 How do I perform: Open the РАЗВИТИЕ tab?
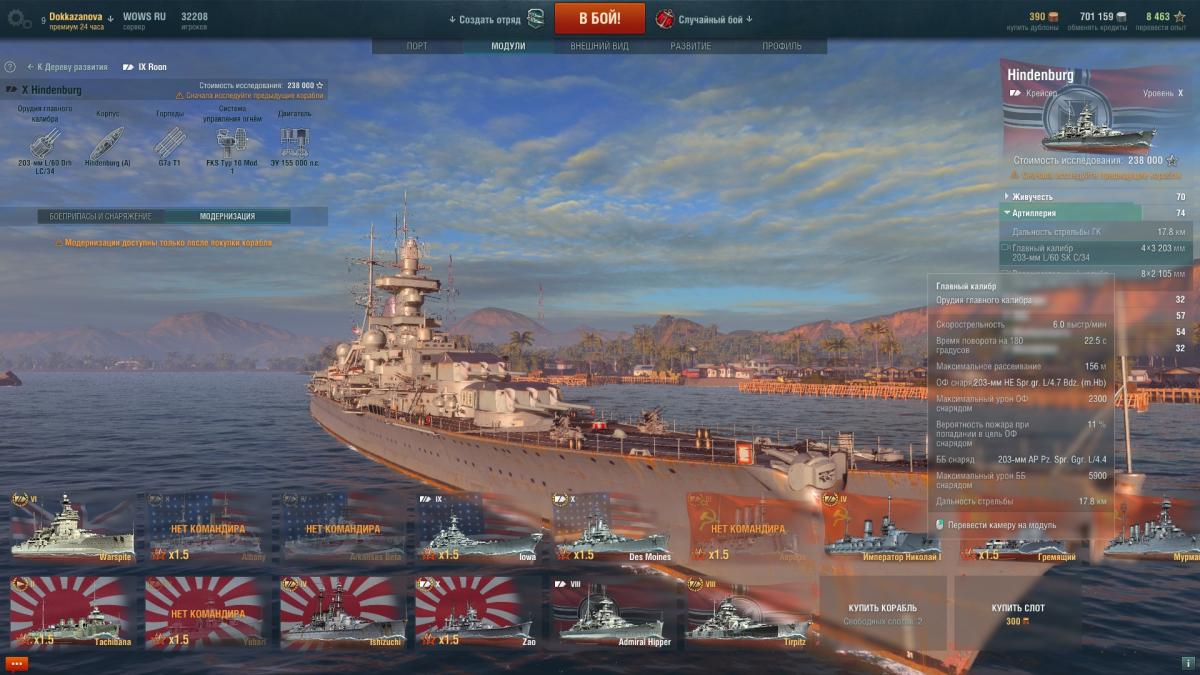691,47
